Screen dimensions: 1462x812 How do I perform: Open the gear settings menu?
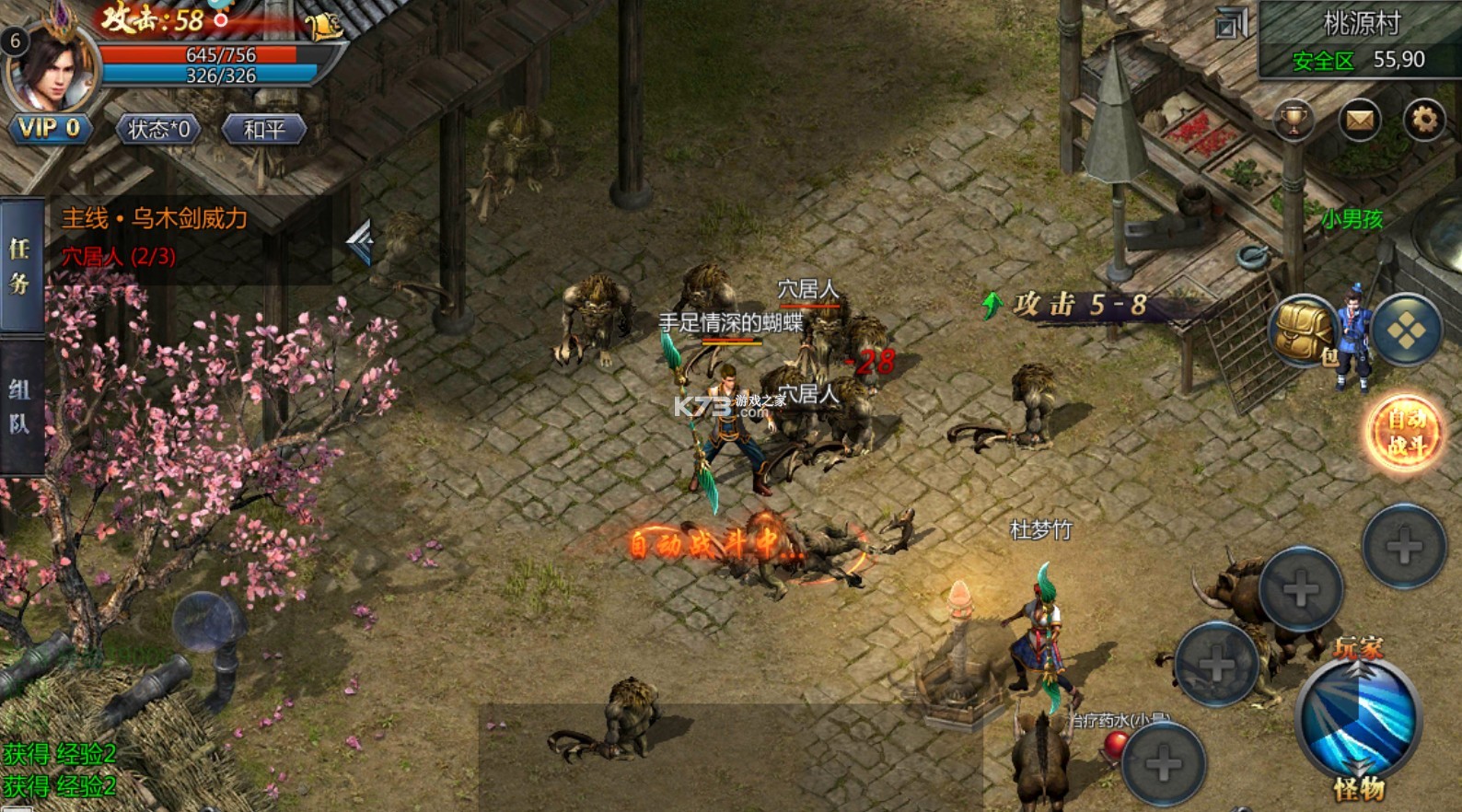coord(1423,120)
